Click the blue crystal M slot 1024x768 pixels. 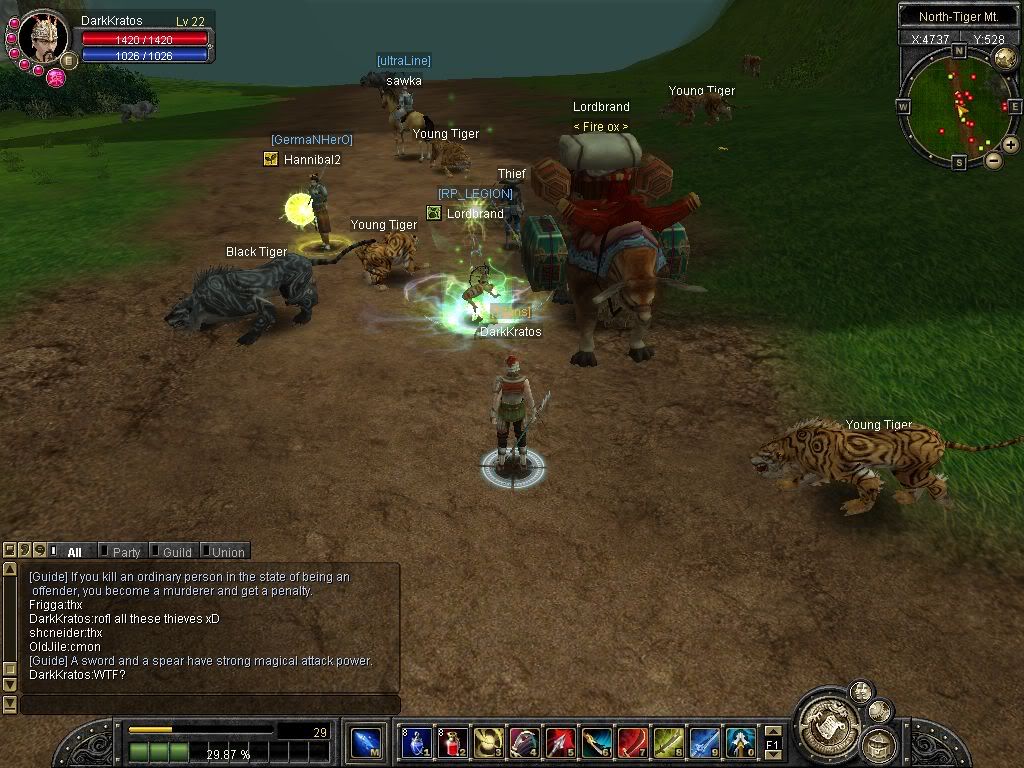click(x=366, y=743)
